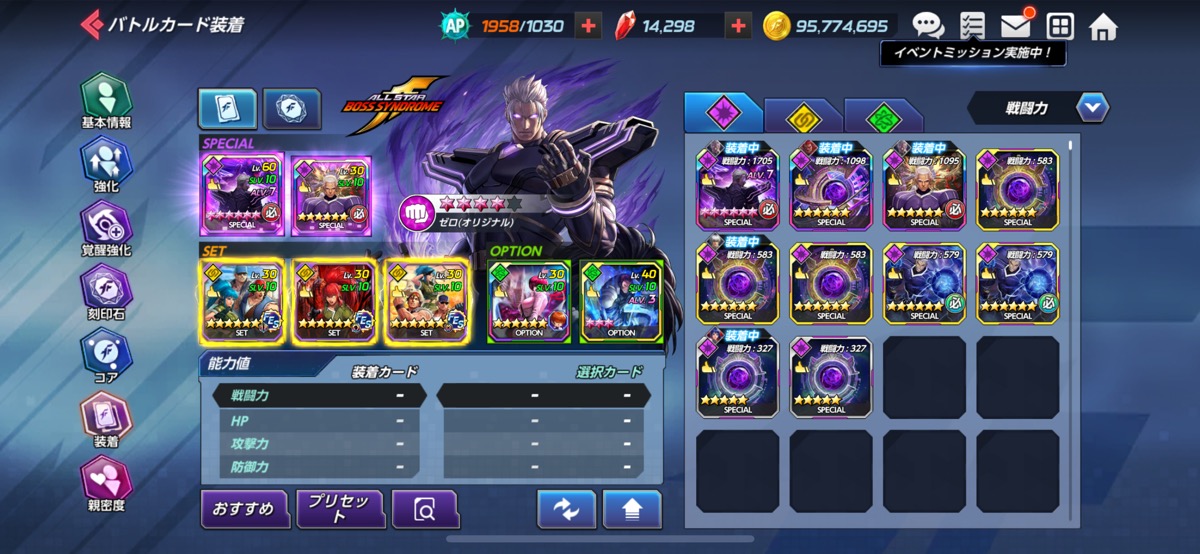The image size is (1200, 554).
Task: Open the mail inbox envelope icon
Action: pyautogui.click(x=1017, y=26)
